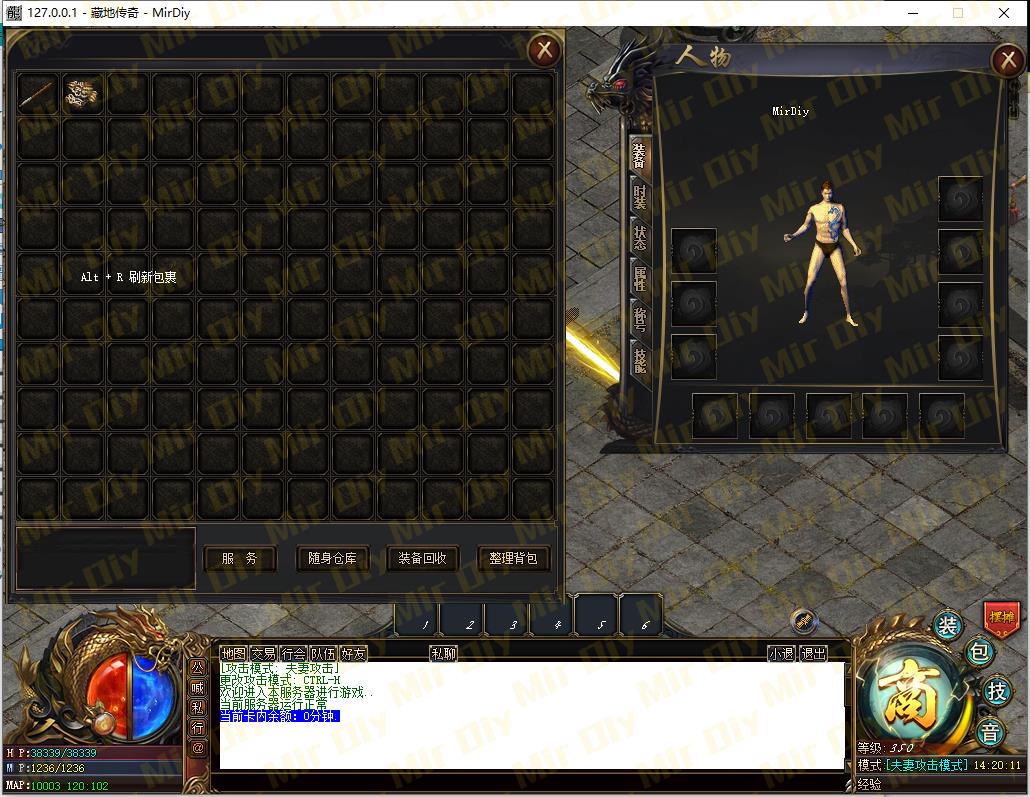Image resolution: width=1030 pixels, height=797 pixels.
Task: Maximize the game window
Action: pyautogui.click(x=958, y=13)
